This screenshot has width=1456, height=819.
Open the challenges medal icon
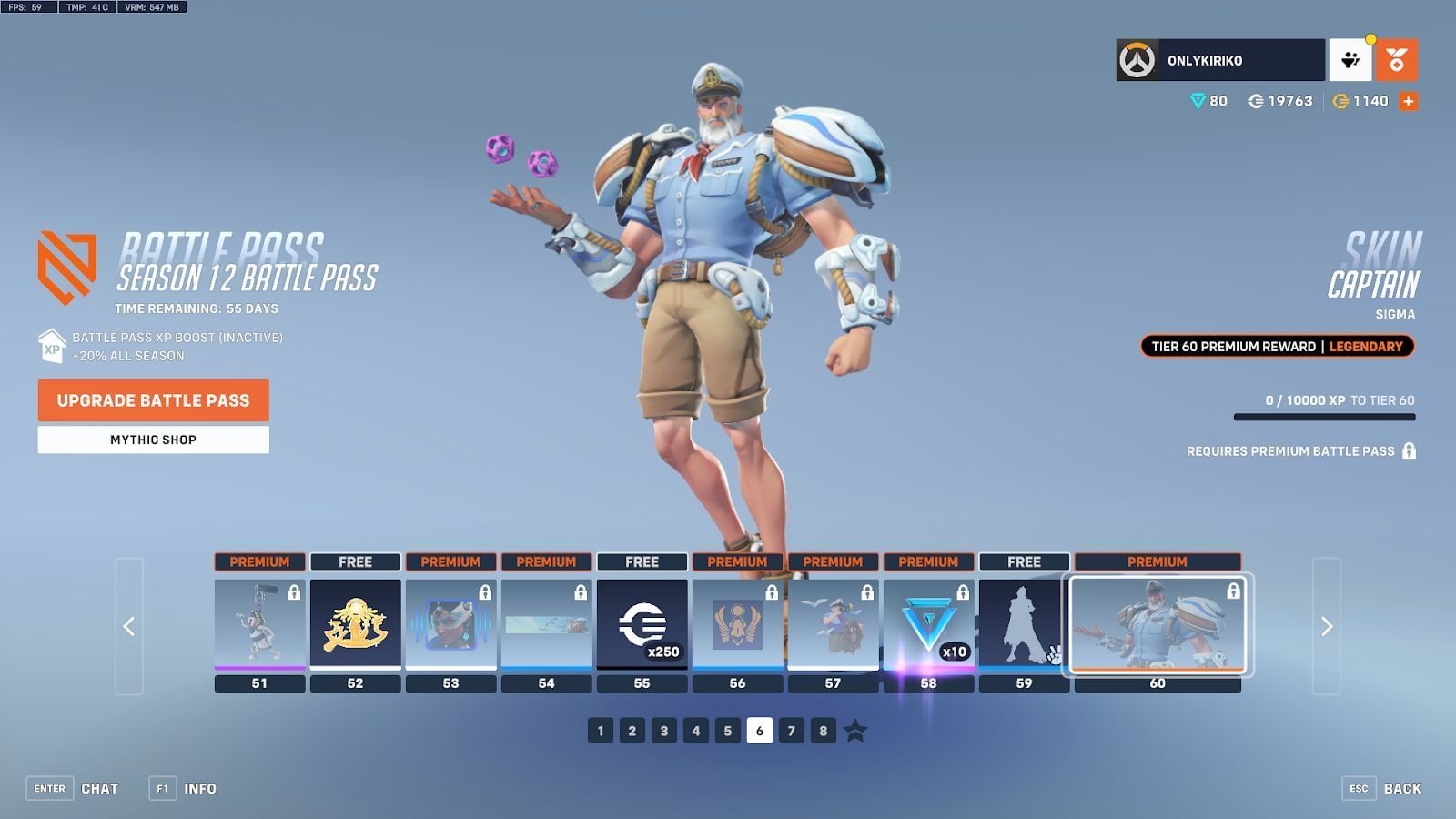point(1396,59)
